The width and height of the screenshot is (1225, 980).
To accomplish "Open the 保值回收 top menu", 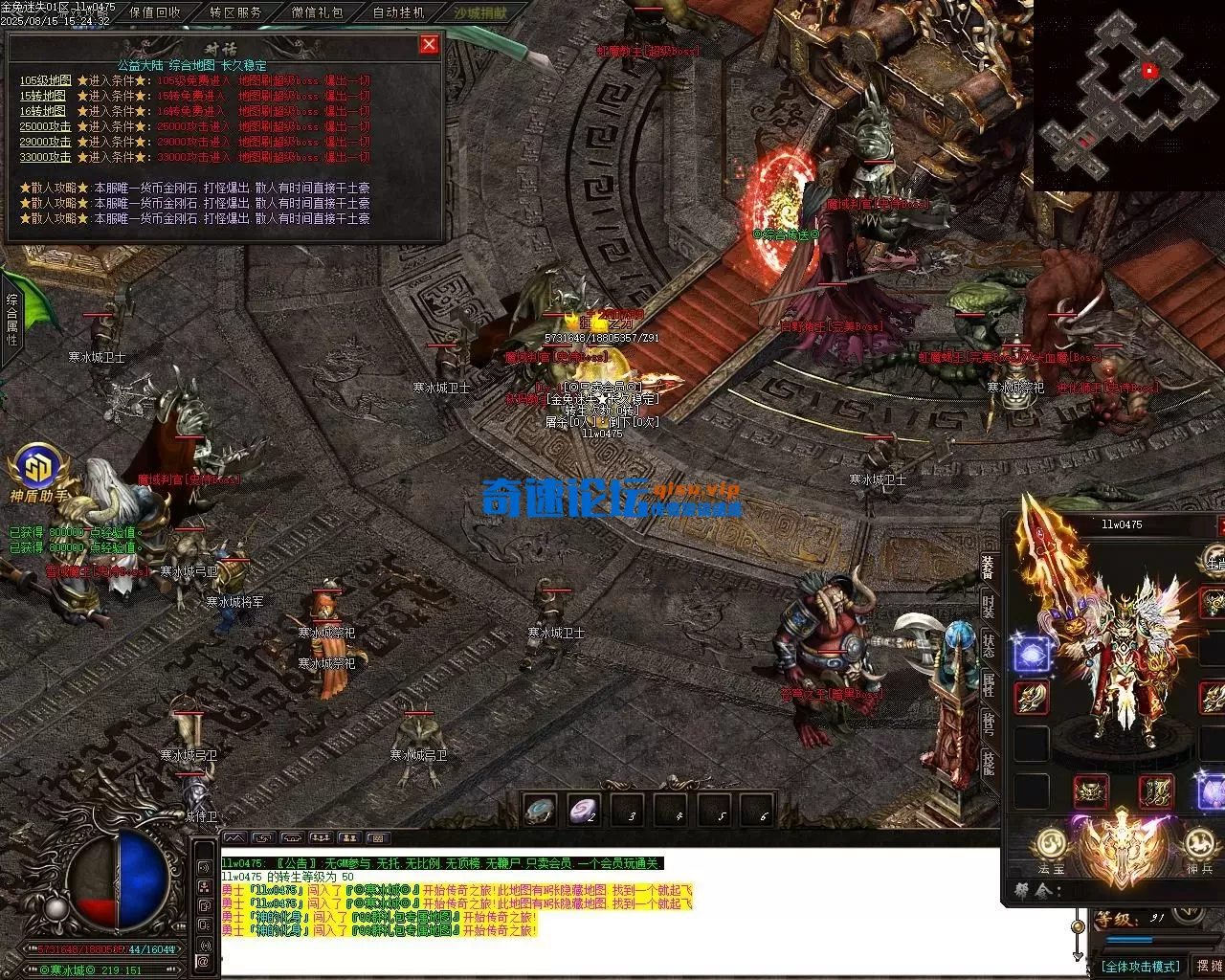I will click(x=154, y=12).
